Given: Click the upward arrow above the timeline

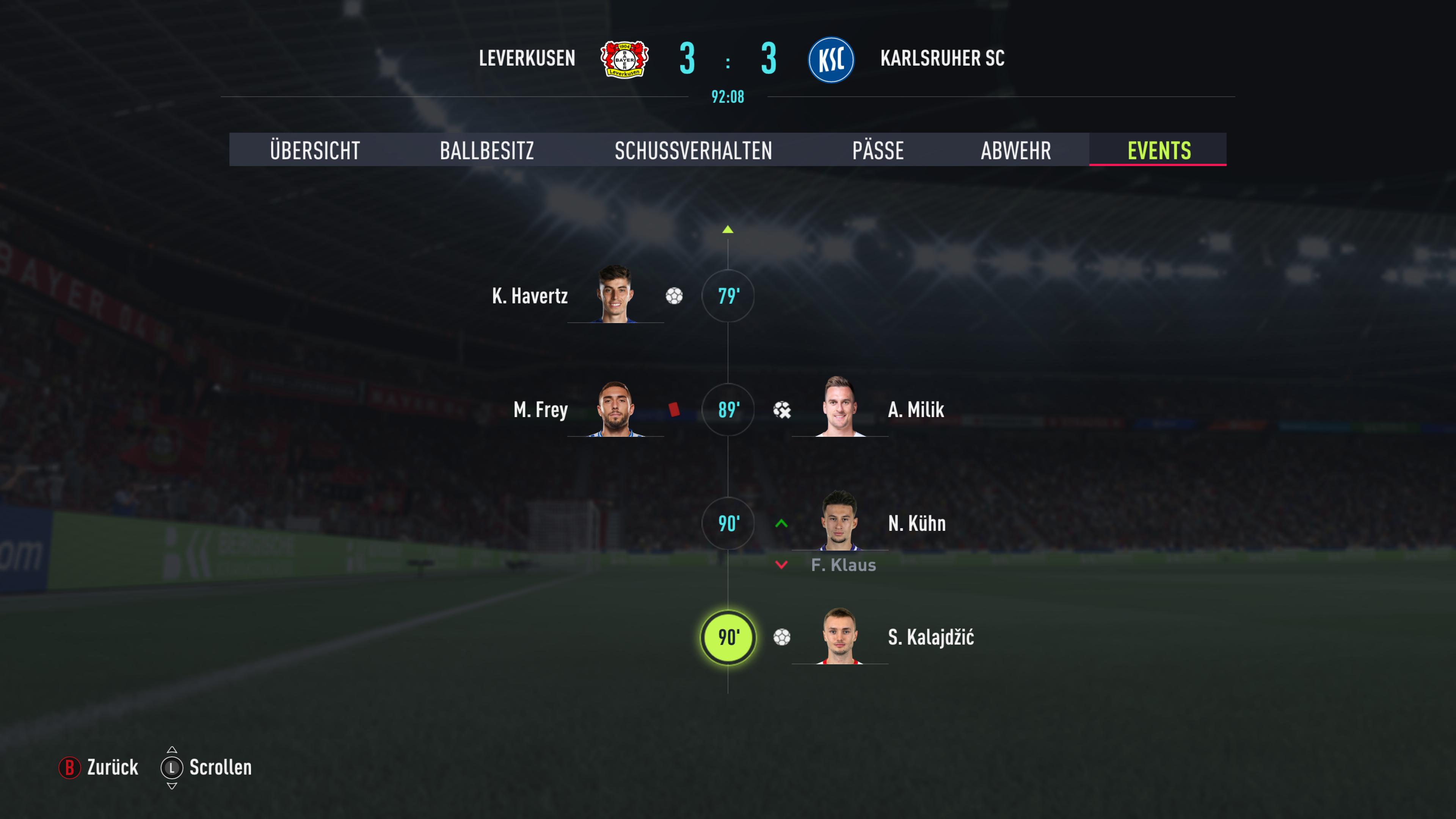Looking at the screenshot, I should click(728, 229).
